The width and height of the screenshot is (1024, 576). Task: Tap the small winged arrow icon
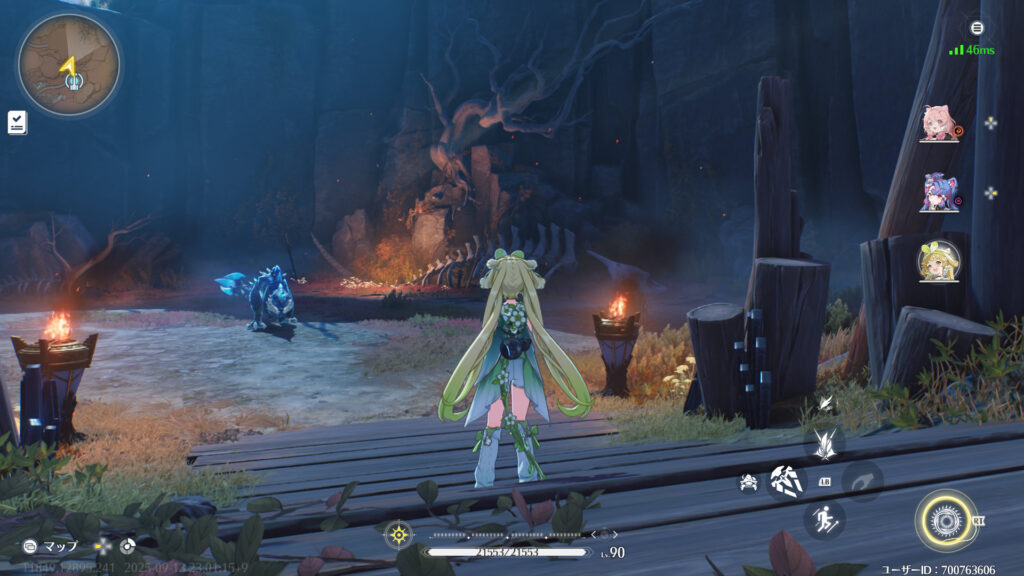(x=826, y=404)
